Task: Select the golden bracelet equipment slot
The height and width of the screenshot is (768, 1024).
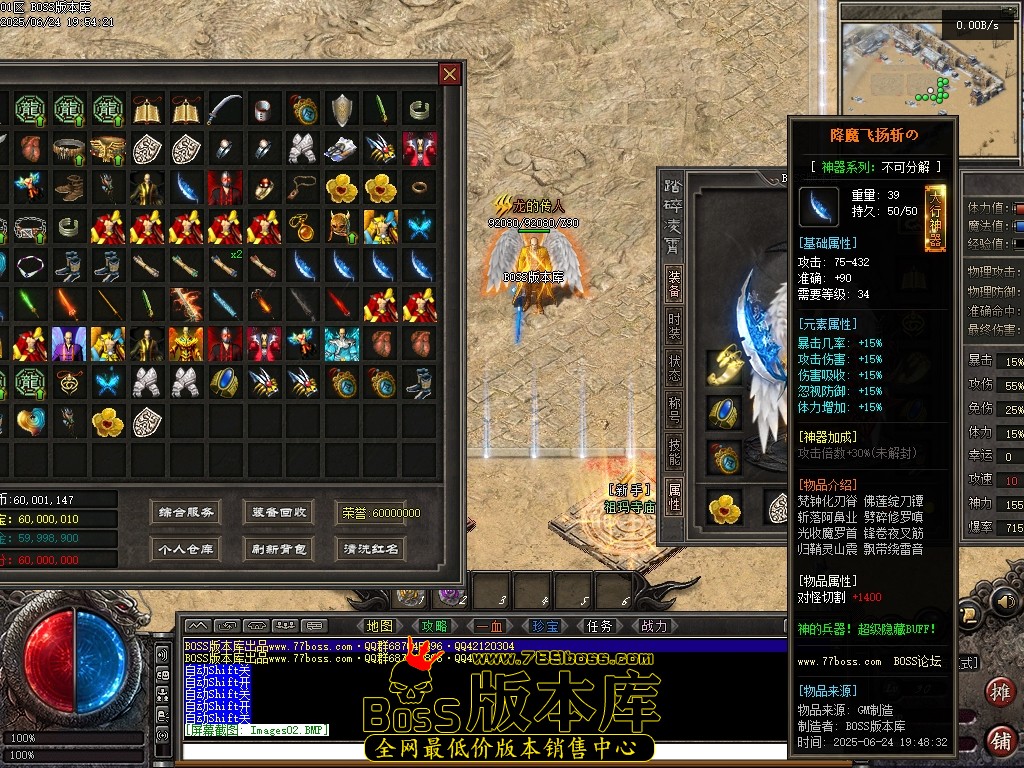Action: [x=725, y=367]
